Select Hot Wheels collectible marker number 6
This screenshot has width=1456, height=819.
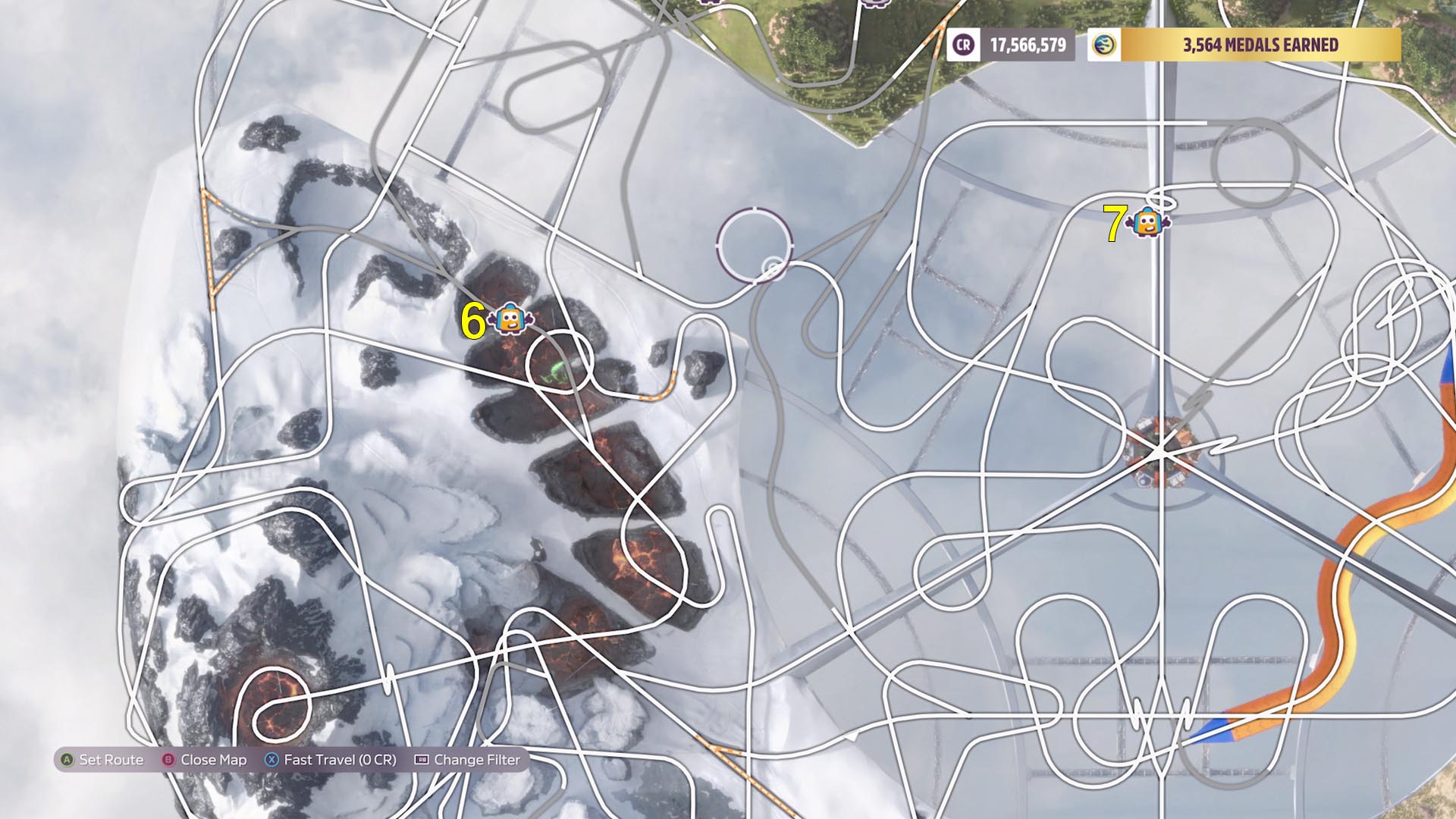pos(510,320)
